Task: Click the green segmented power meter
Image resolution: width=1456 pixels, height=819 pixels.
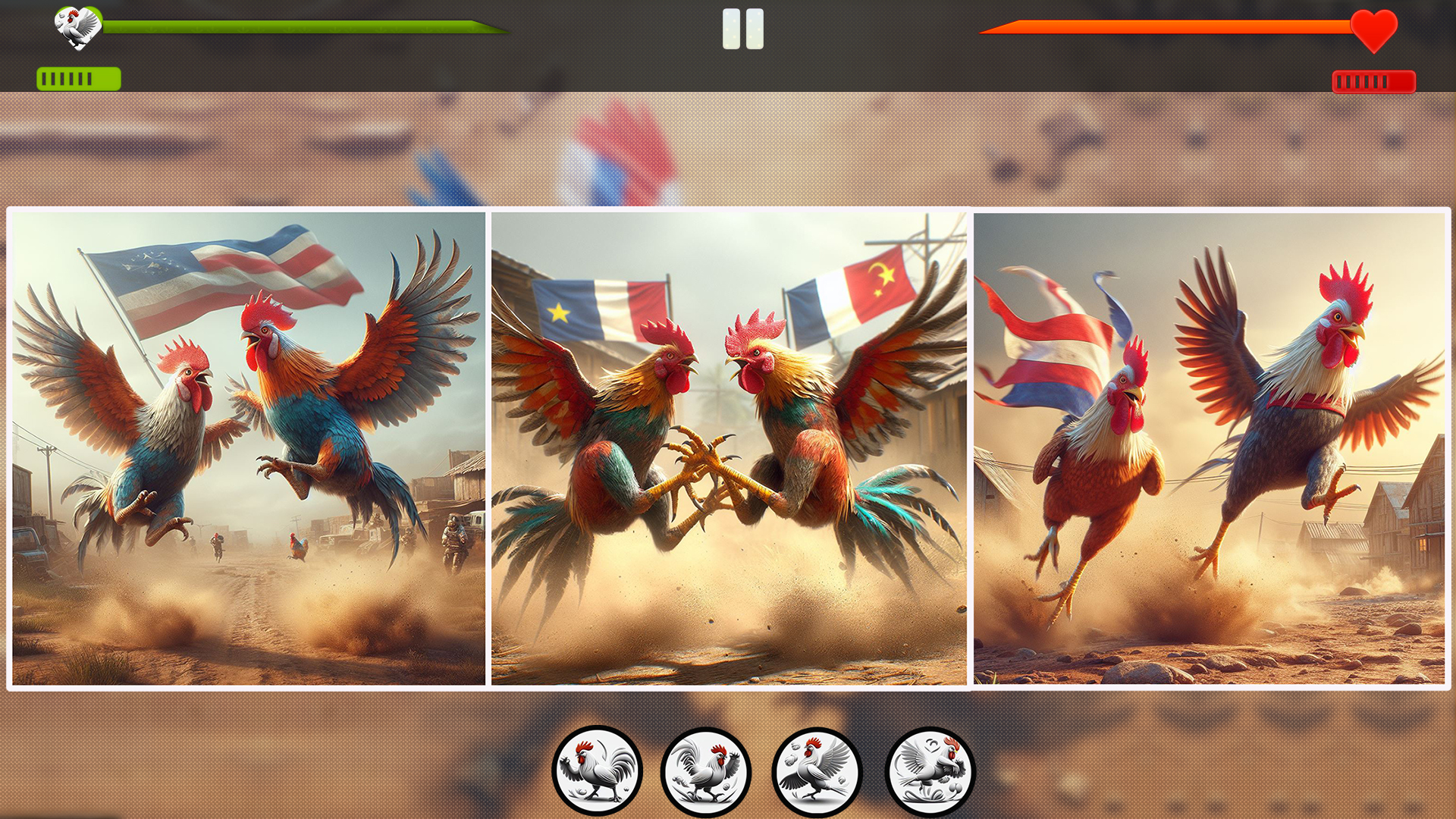Action: (78, 77)
